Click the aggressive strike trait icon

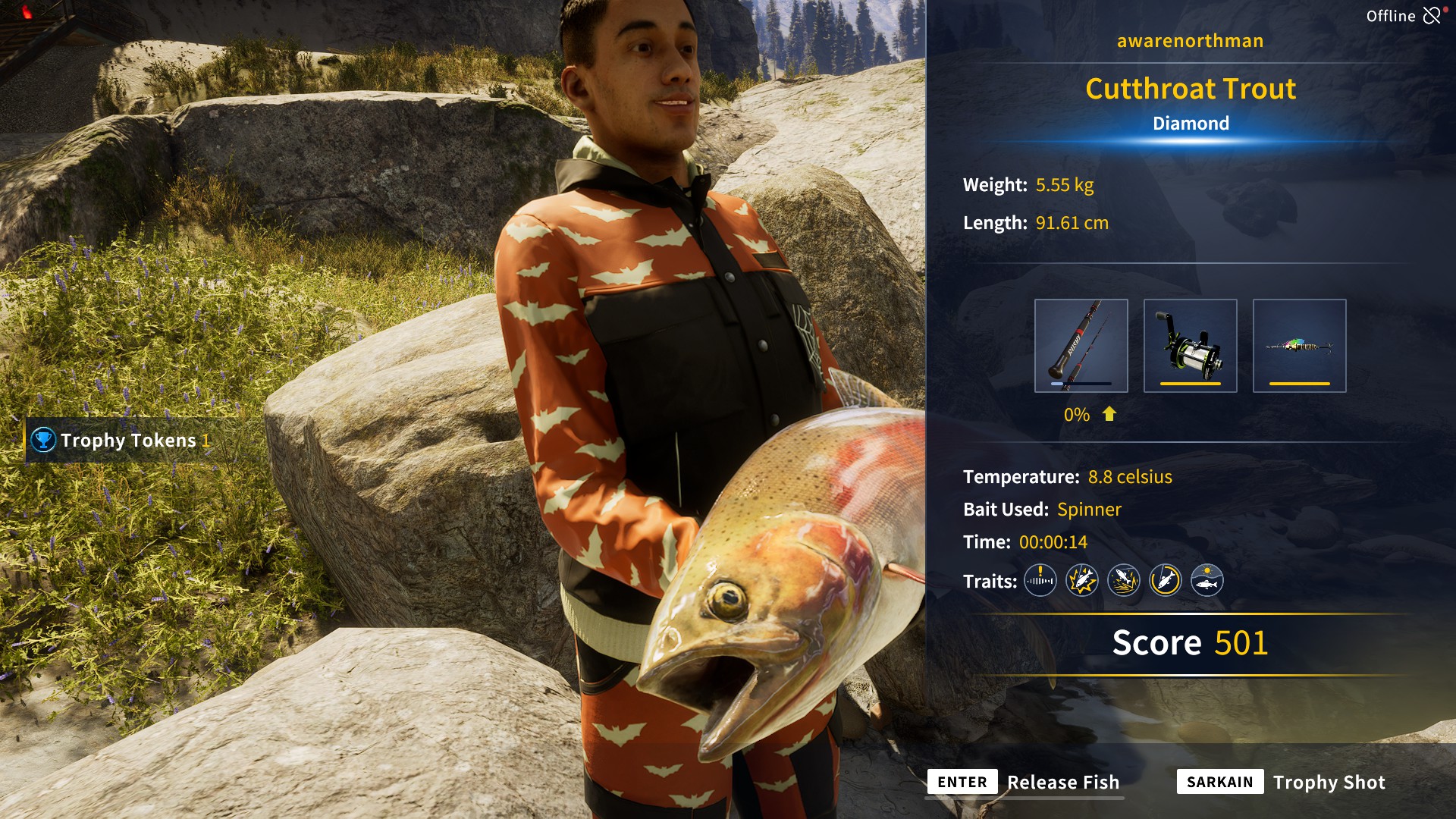1082,580
